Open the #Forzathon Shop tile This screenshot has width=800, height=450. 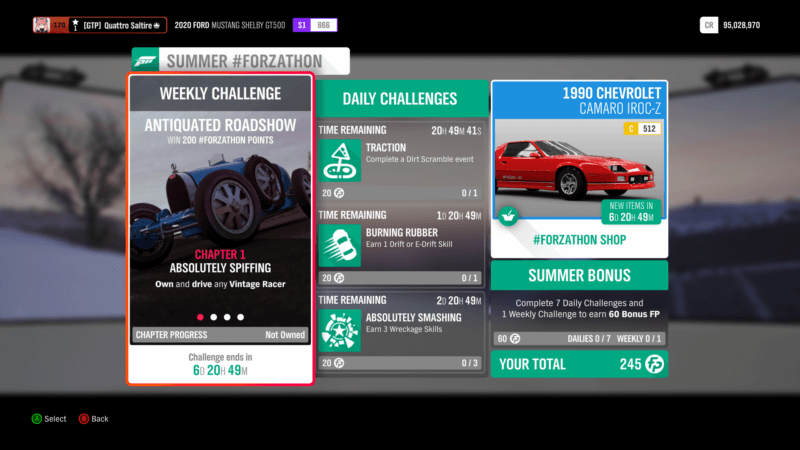pos(579,170)
